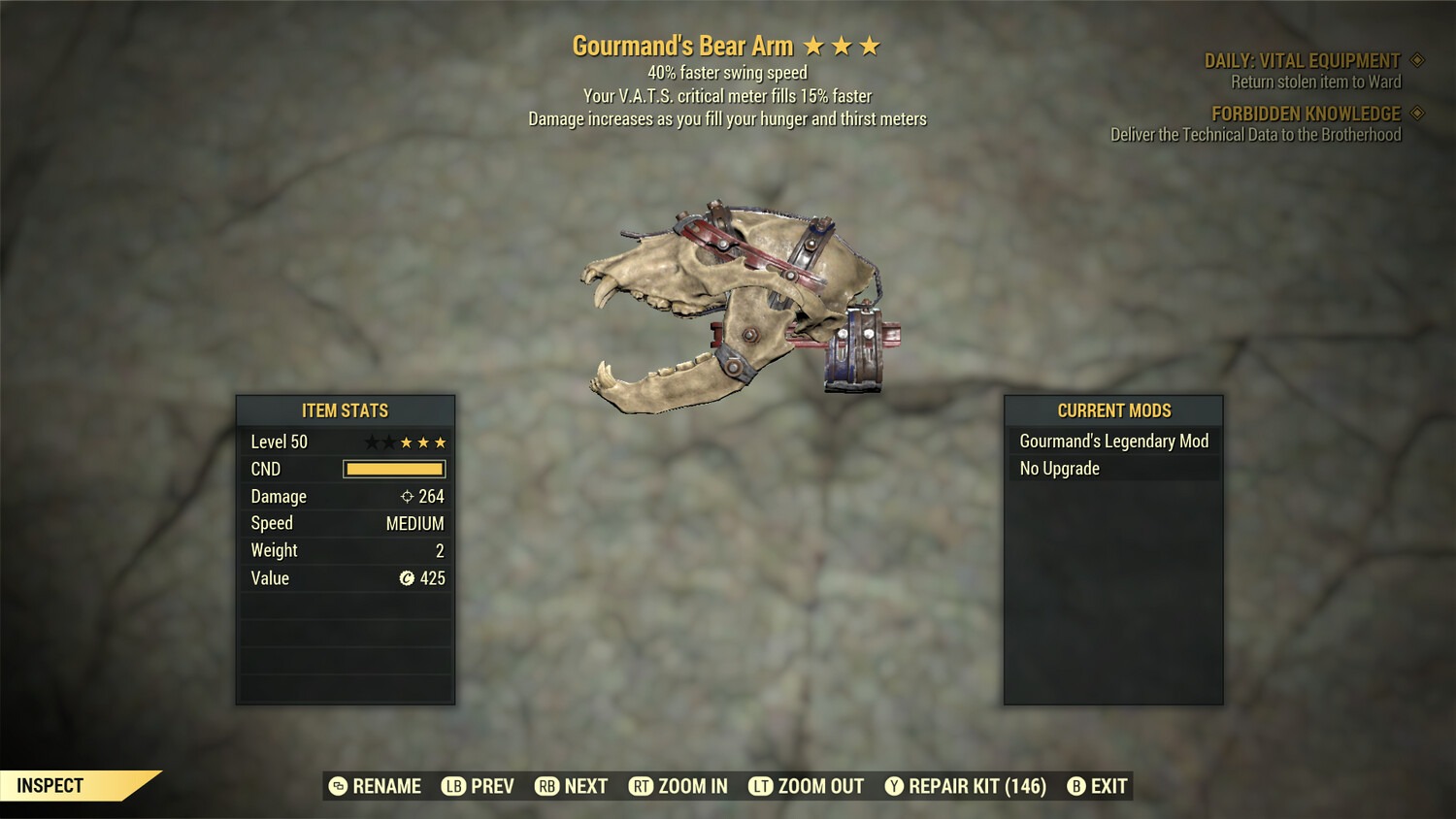
Task: Choose the Rename option for this weapon
Action: pyautogui.click(x=376, y=786)
